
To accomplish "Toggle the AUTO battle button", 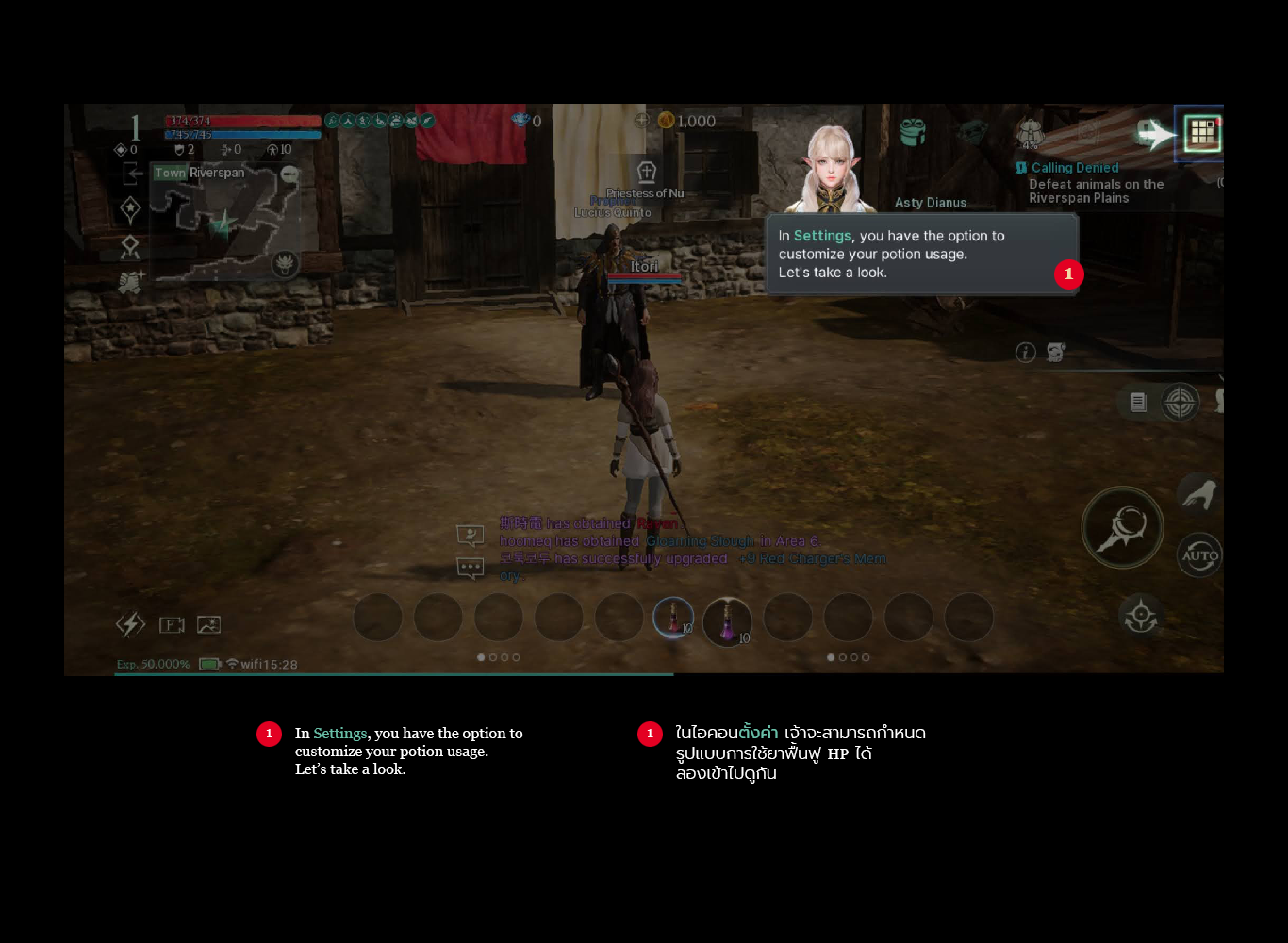I will pyautogui.click(x=1199, y=555).
